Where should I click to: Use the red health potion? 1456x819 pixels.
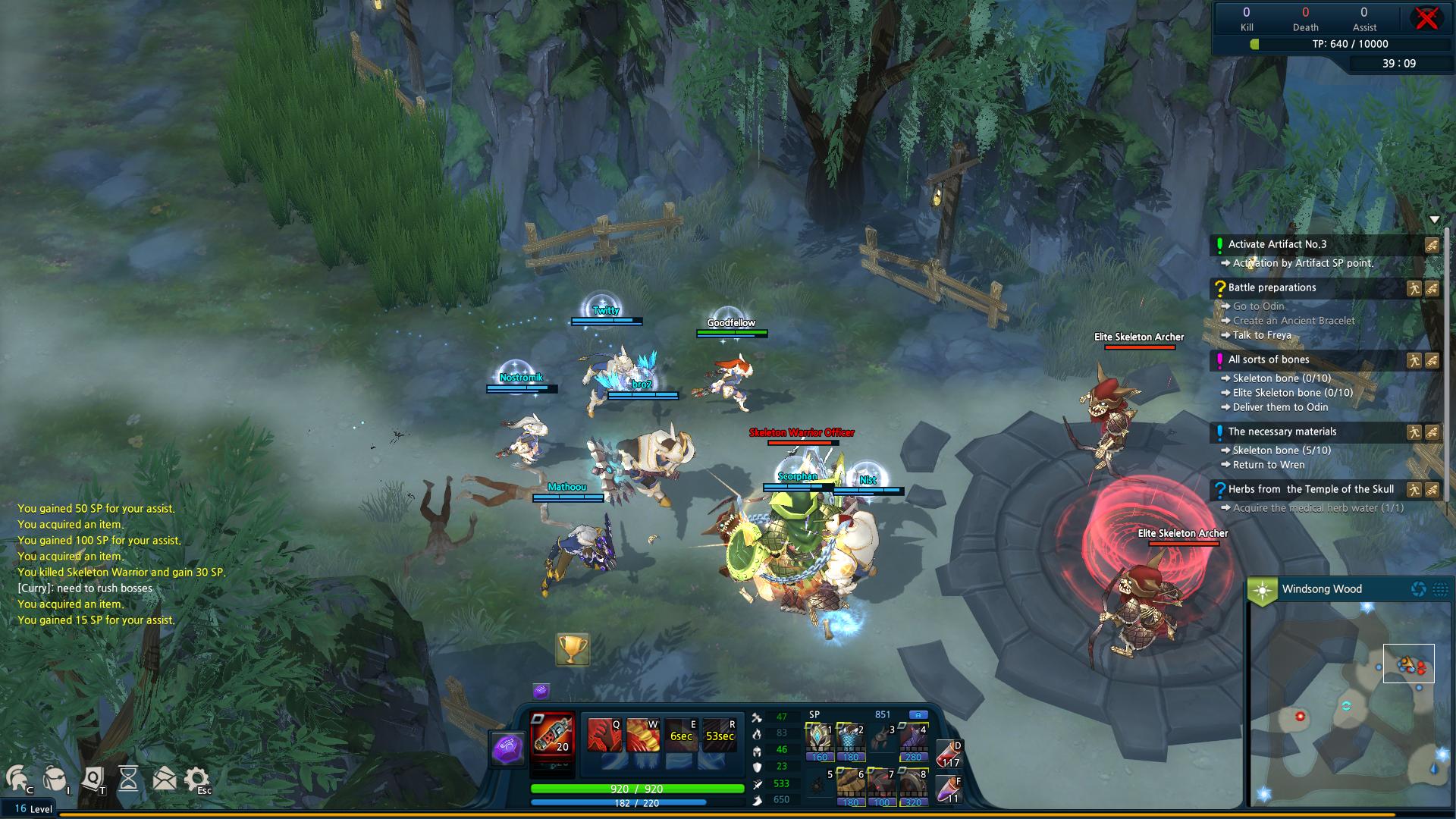pos(949,755)
